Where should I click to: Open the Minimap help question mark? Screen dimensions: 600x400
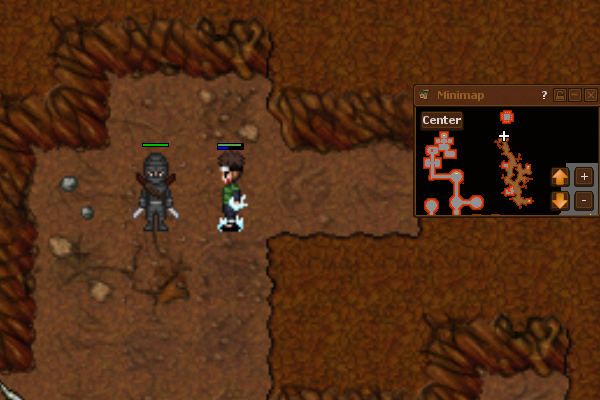coord(544,95)
